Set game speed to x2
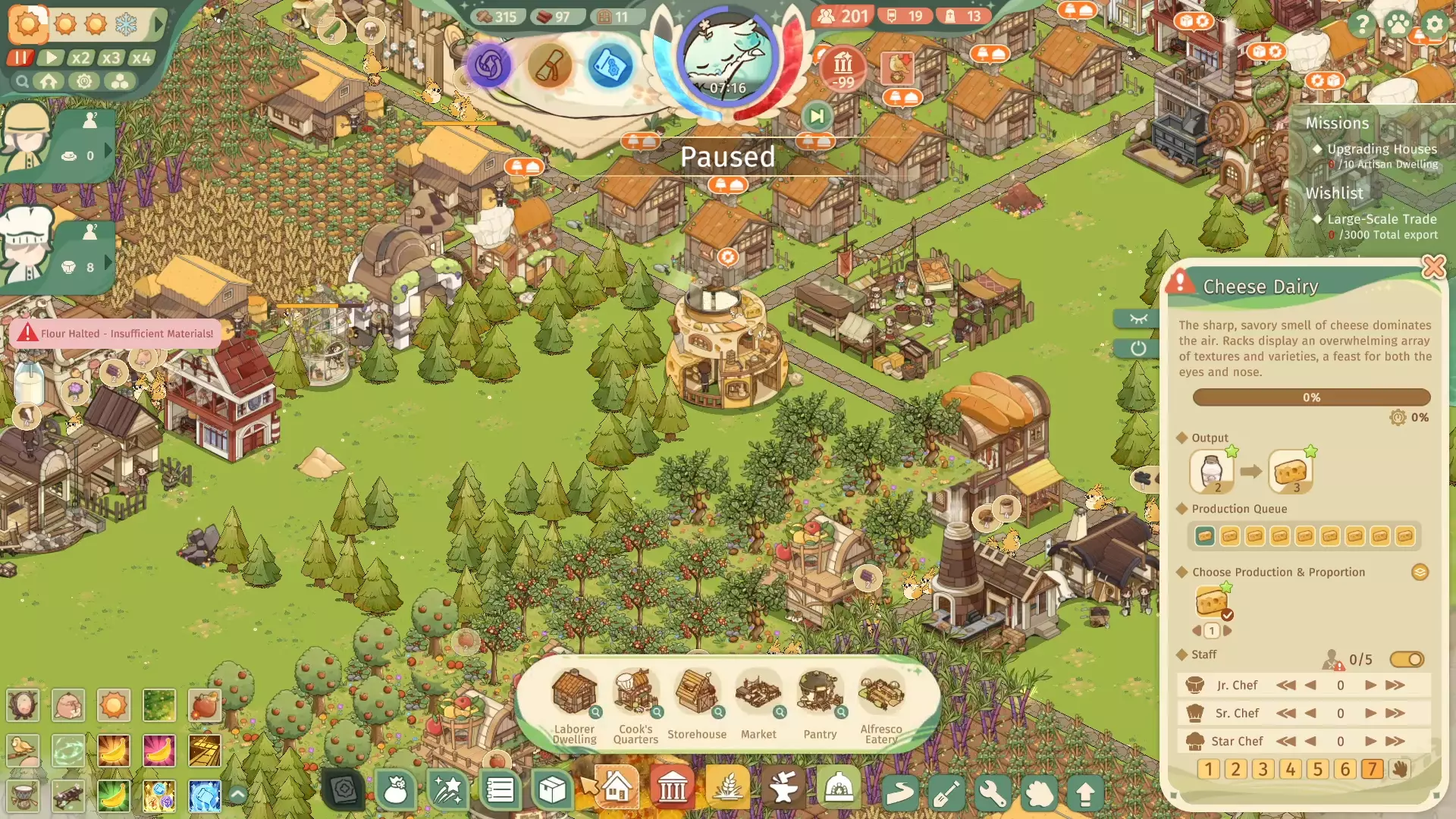 click(x=80, y=58)
